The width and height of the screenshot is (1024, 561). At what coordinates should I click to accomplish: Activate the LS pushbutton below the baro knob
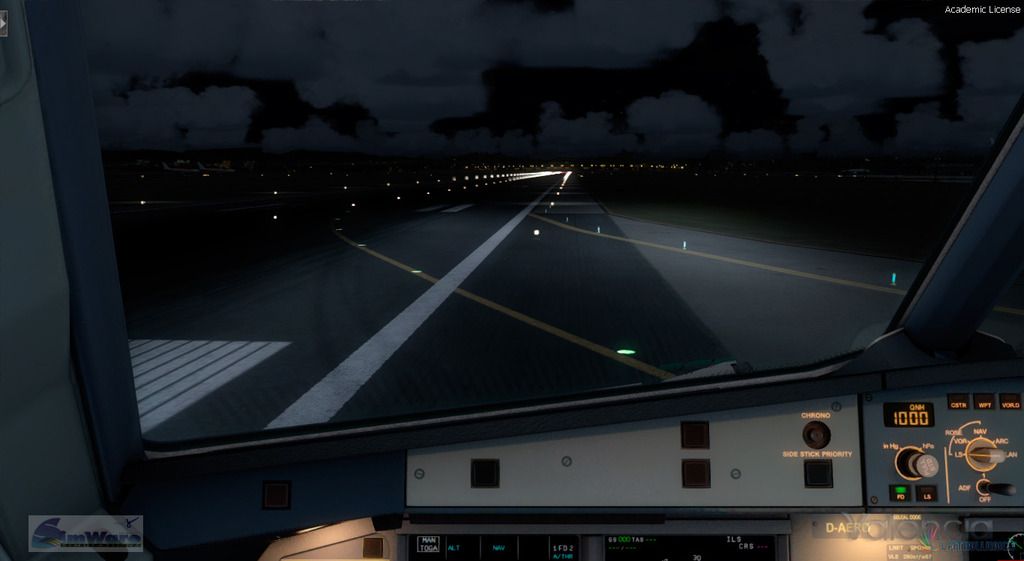tap(927, 493)
